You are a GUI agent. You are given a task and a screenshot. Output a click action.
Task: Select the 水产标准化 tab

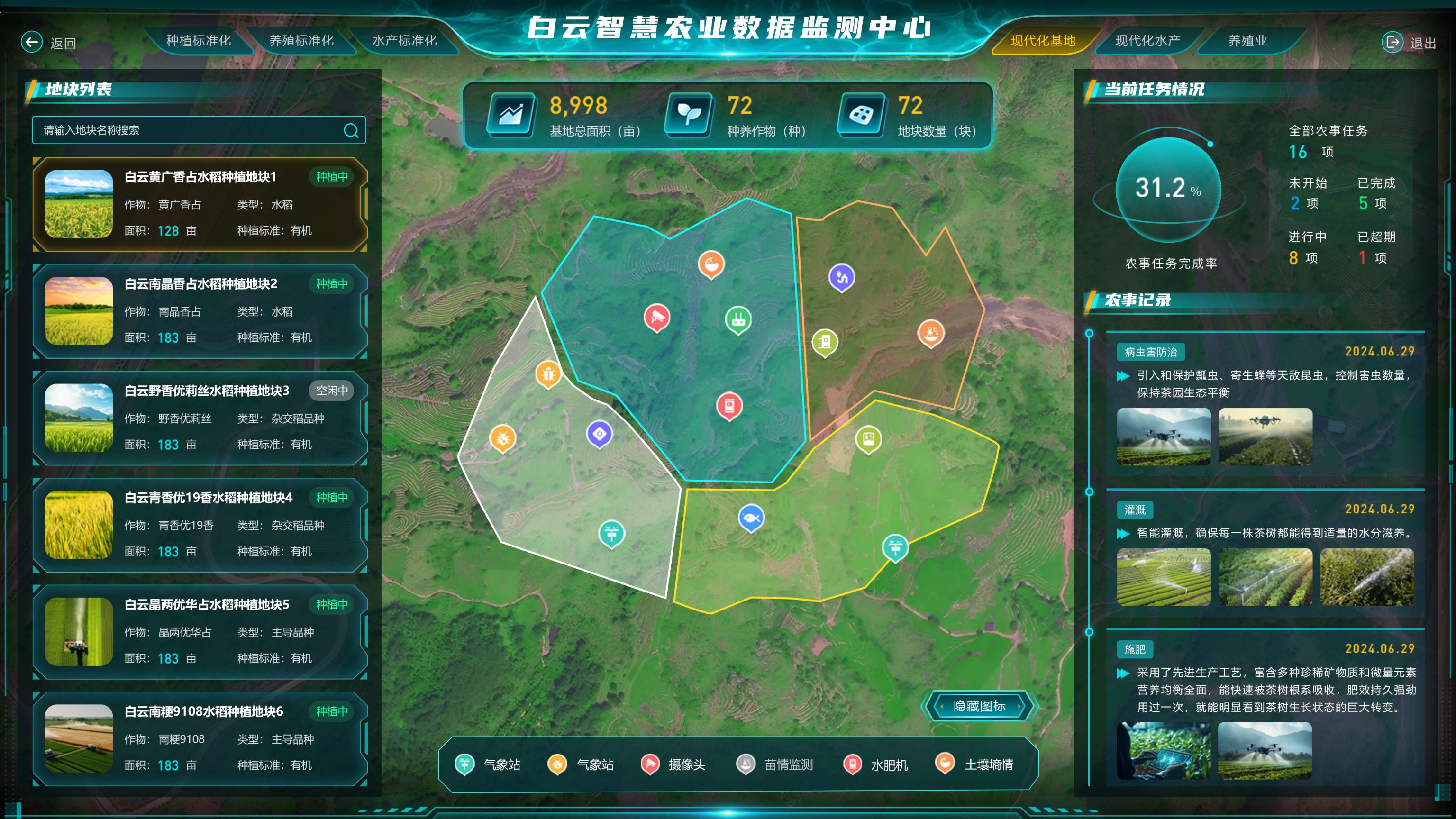[x=404, y=41]
